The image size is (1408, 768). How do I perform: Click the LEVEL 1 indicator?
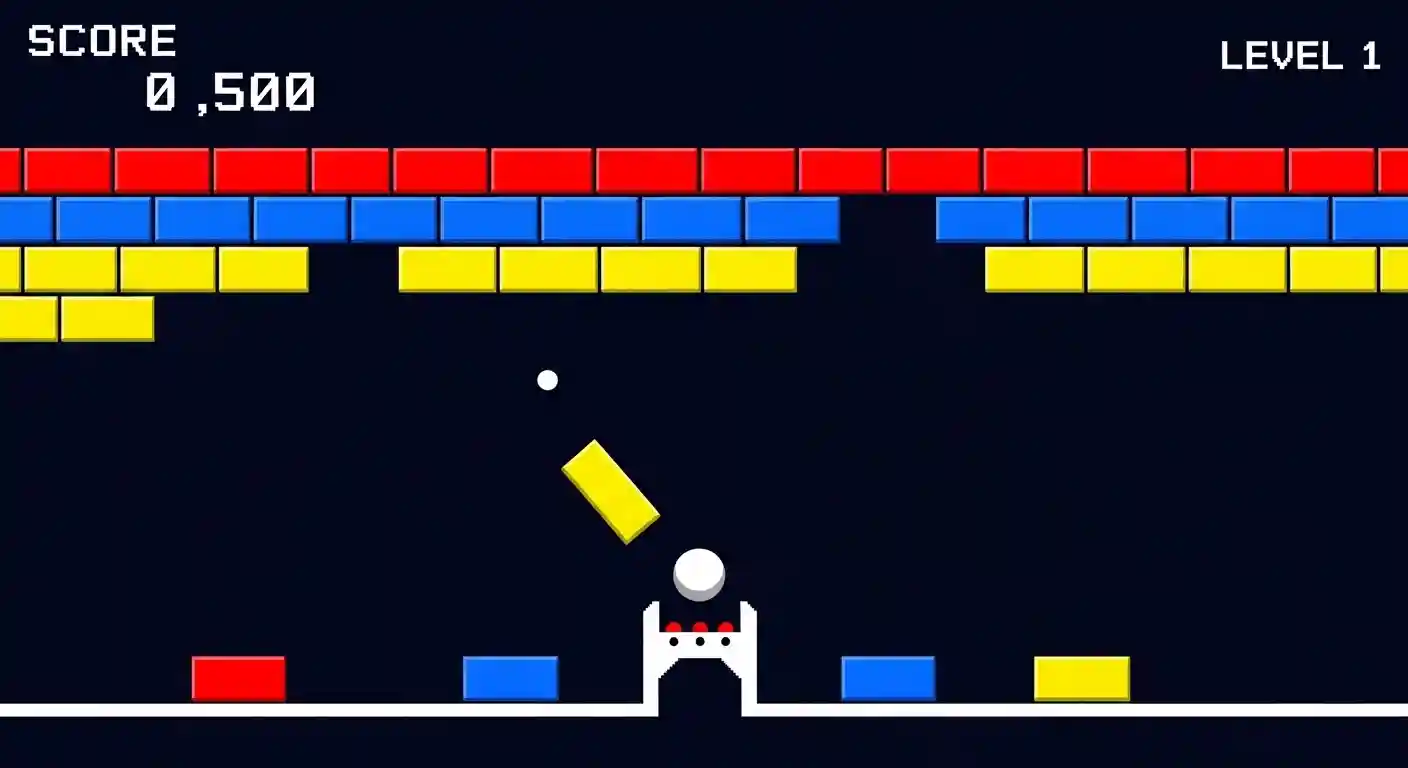click(1302, 55)
